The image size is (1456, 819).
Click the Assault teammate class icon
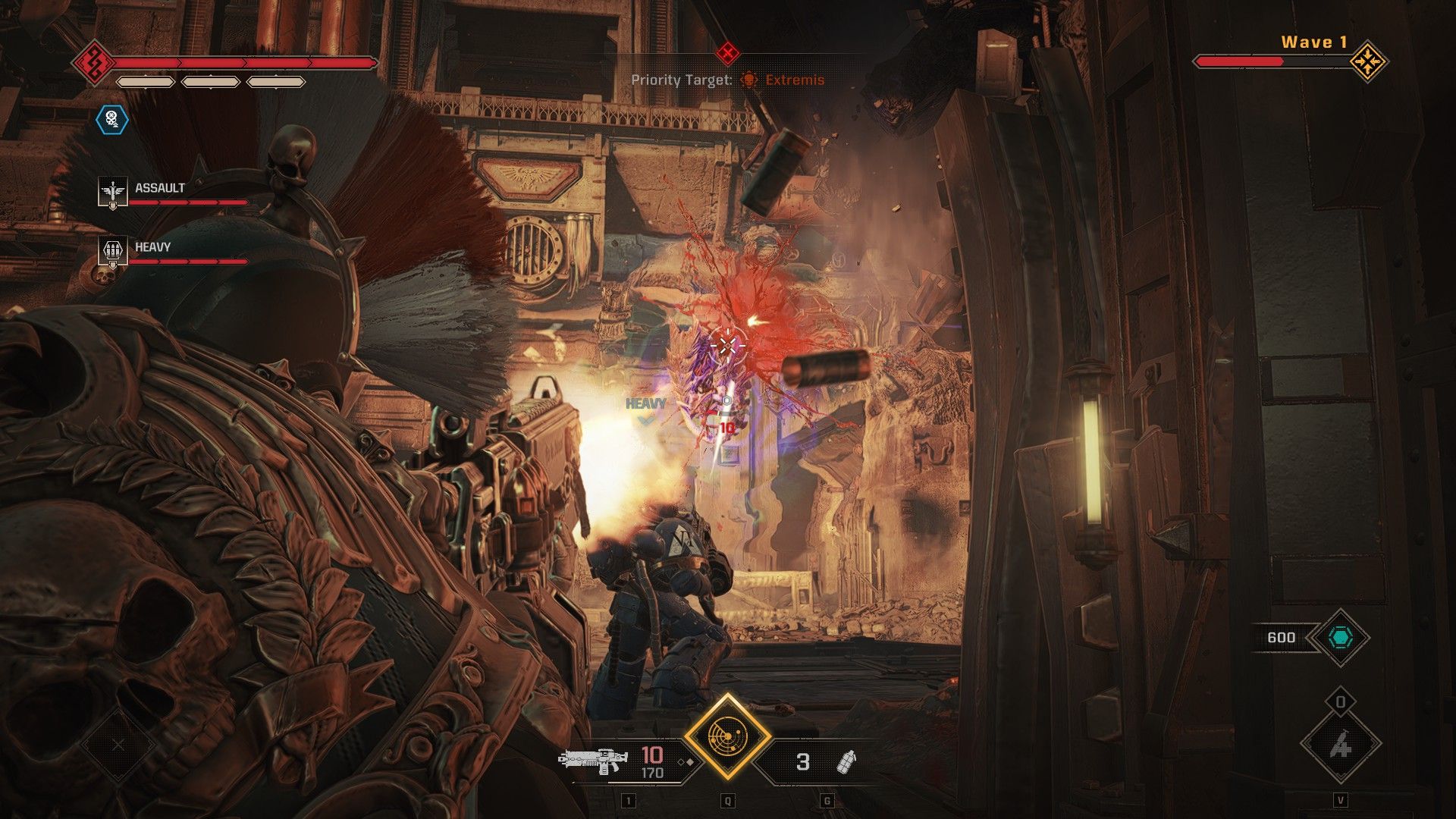(112, 193)
